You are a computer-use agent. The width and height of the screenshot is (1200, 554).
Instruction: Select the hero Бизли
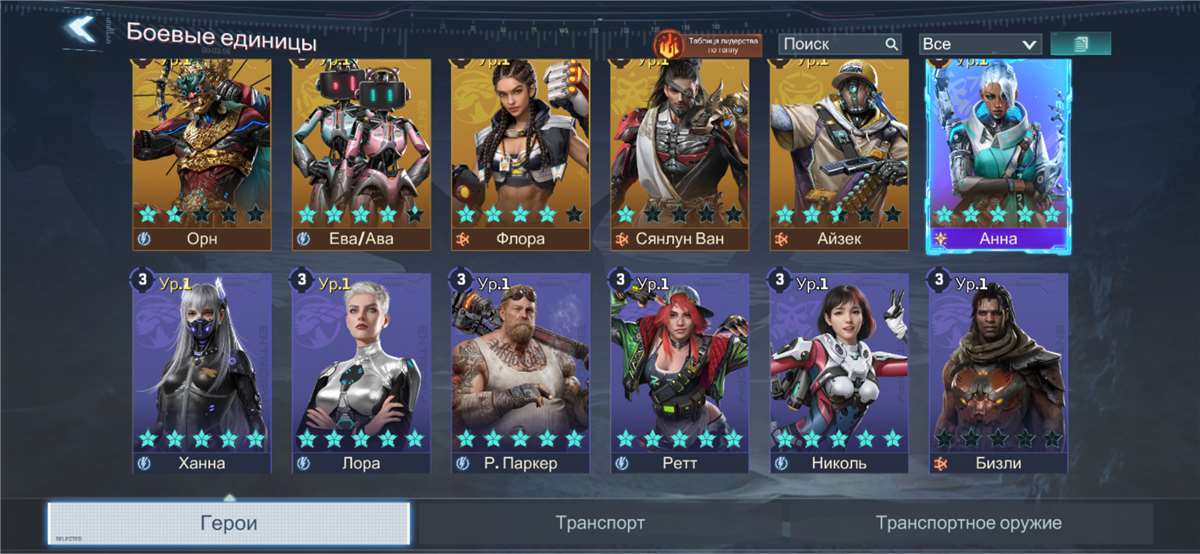(x=998, y=370)
